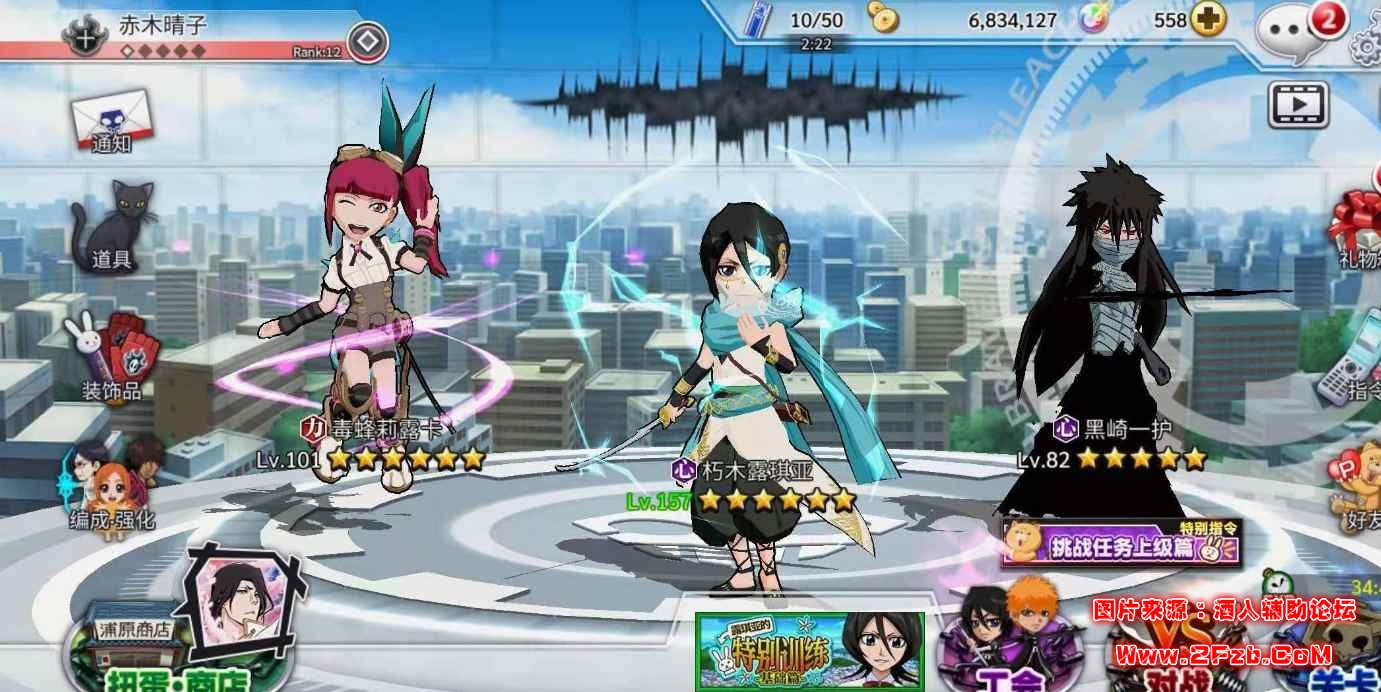Open the 通知 notification envelope
The image size is (1381, 692).
[114, 122]
